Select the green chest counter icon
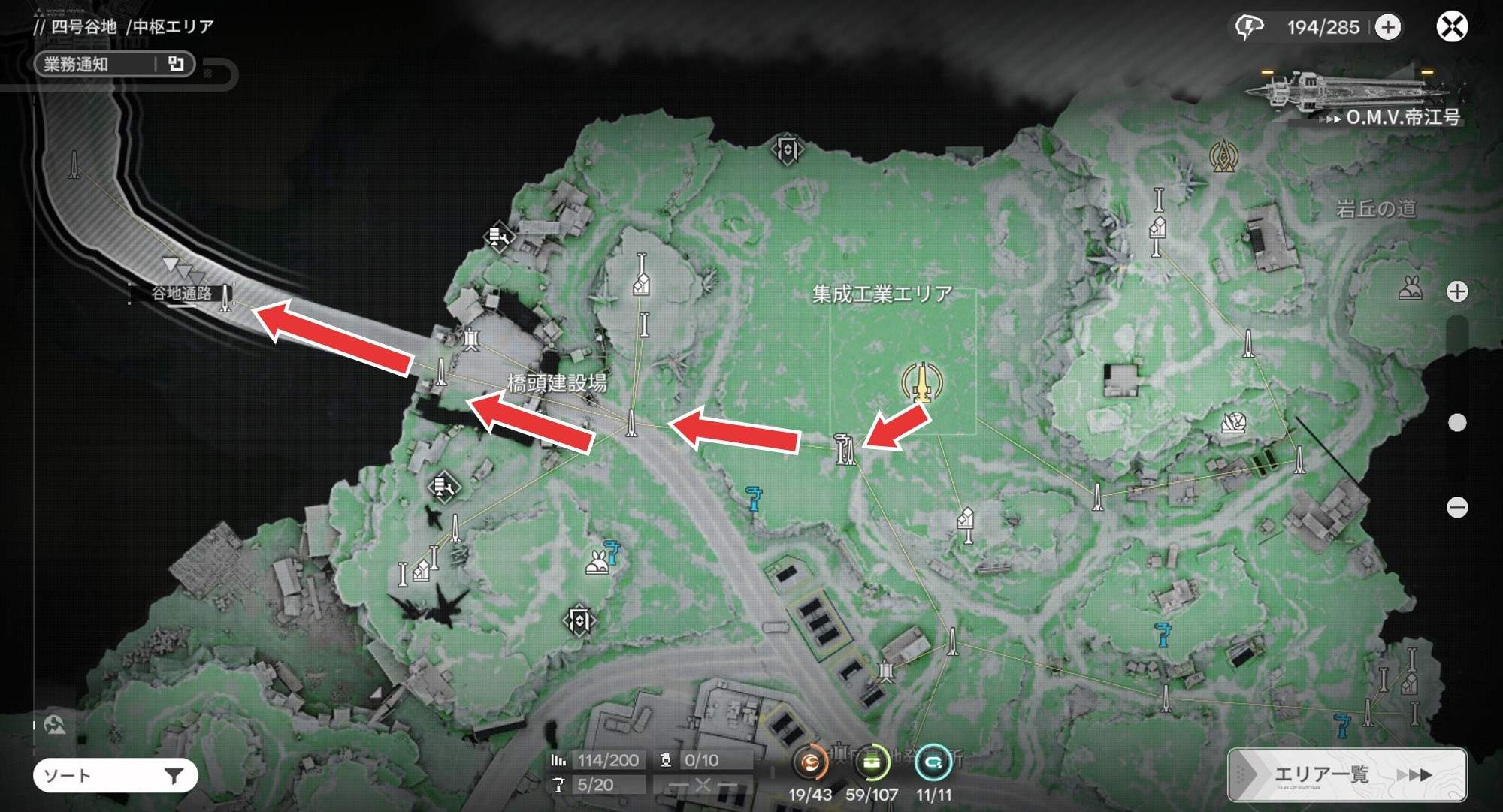1503x812 pixels. 872,764
